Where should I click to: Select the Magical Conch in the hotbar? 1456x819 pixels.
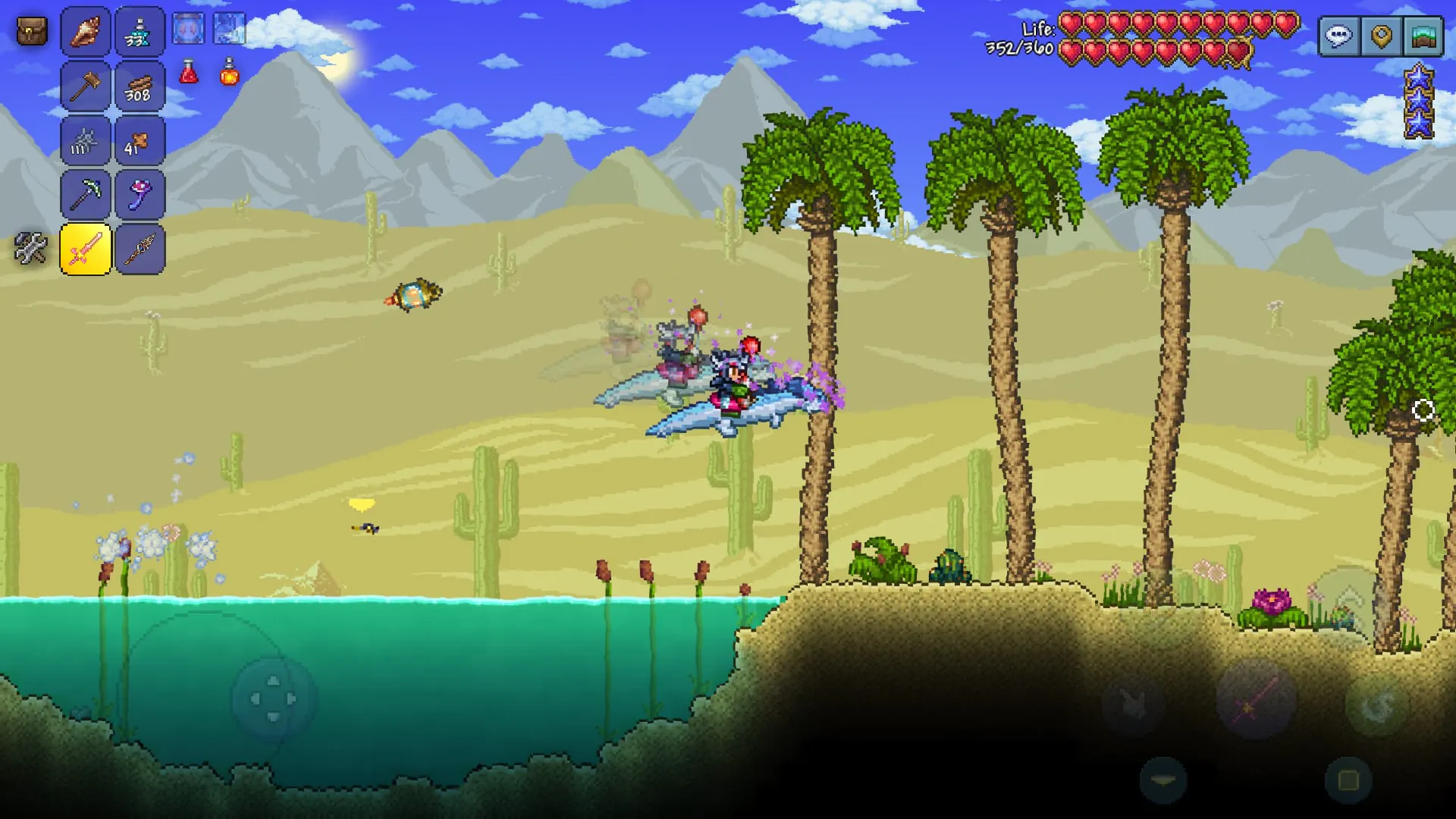[84, 31]
